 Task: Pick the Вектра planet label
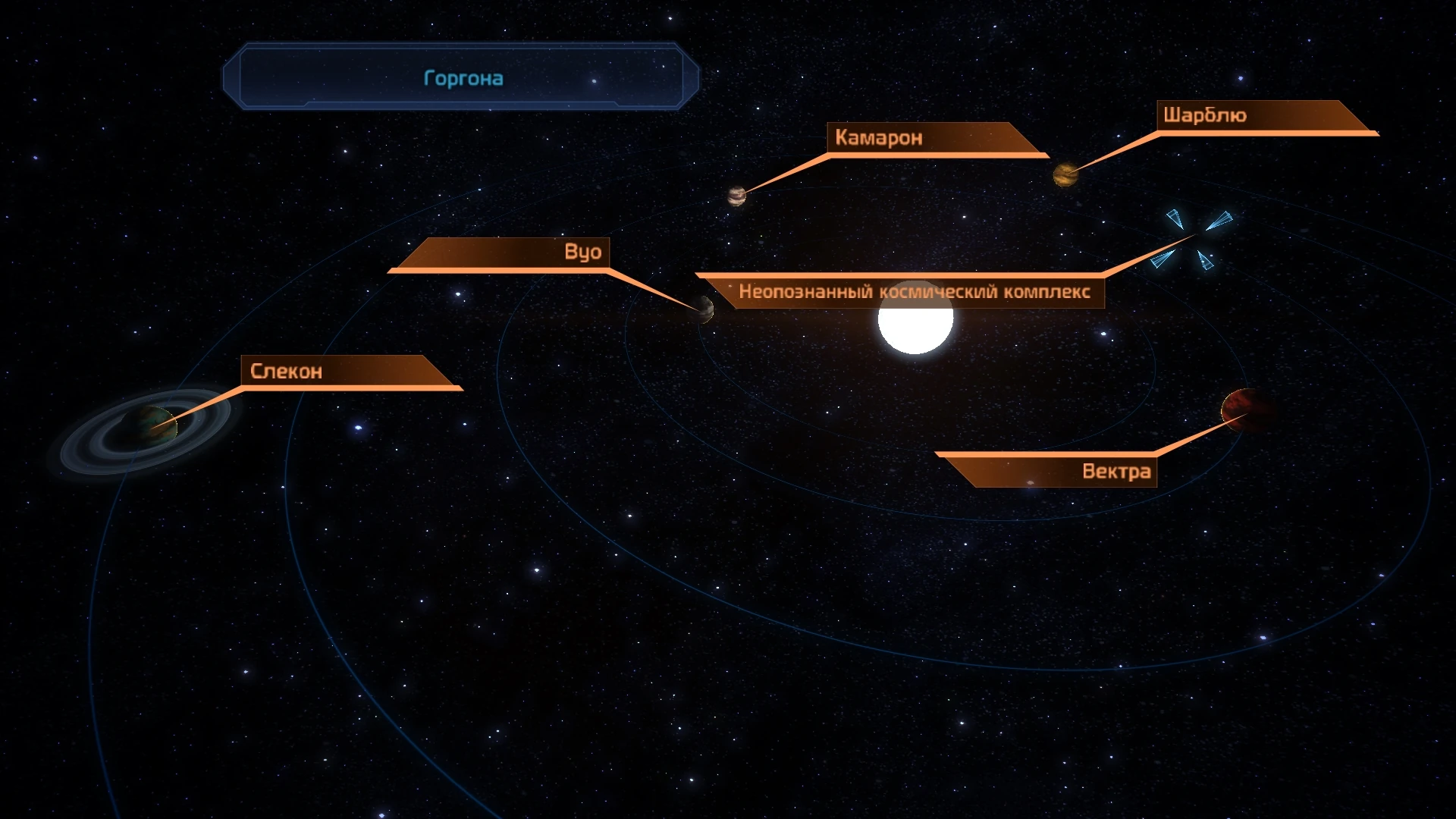1116,472
